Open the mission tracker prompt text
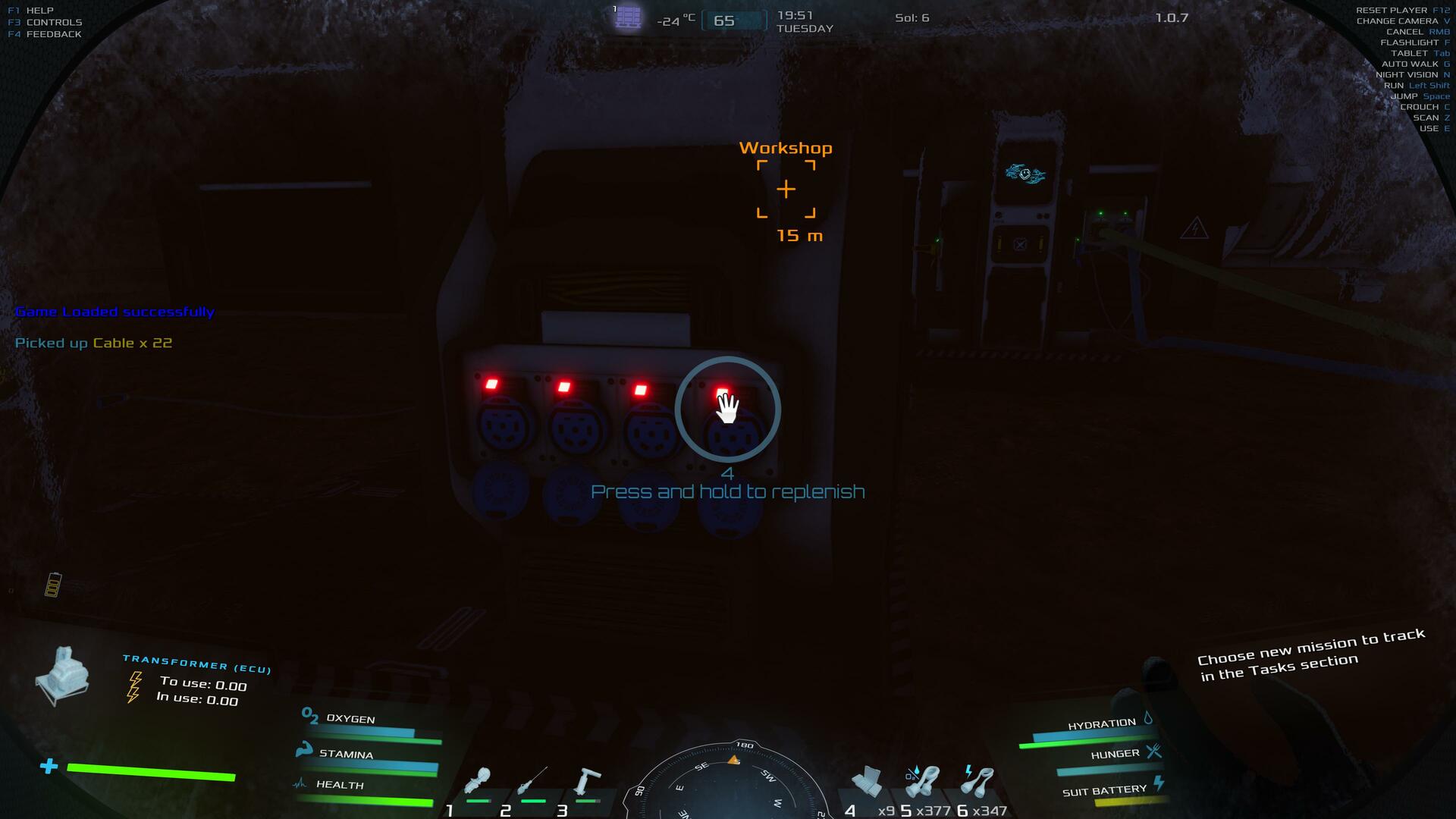Image resolution: width=1456 pixels, height=819 pixels. [x=1311, y=656]
